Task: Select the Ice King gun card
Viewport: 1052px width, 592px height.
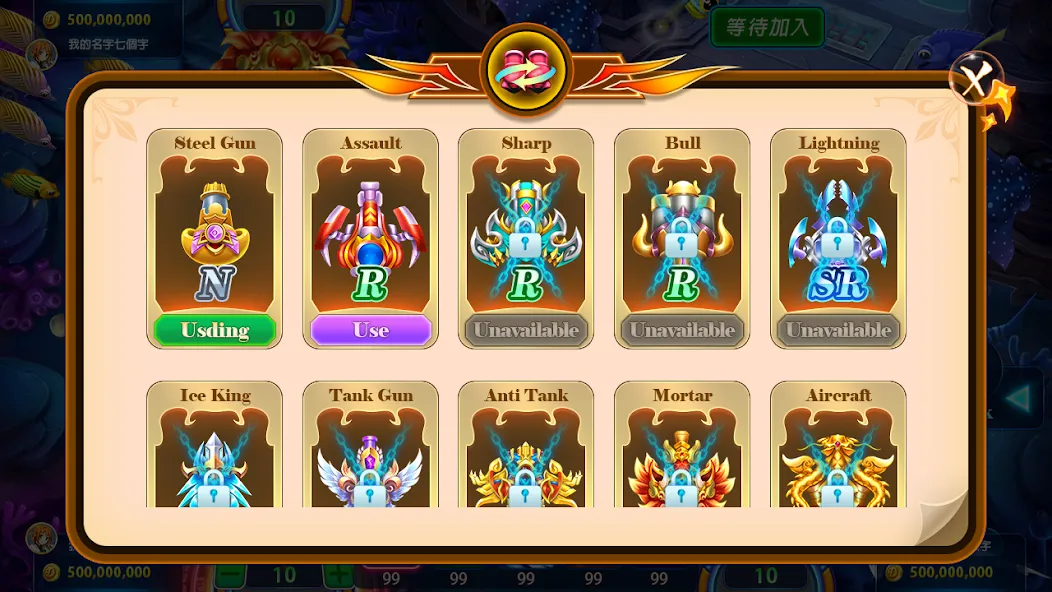Action: pos(215,450)
